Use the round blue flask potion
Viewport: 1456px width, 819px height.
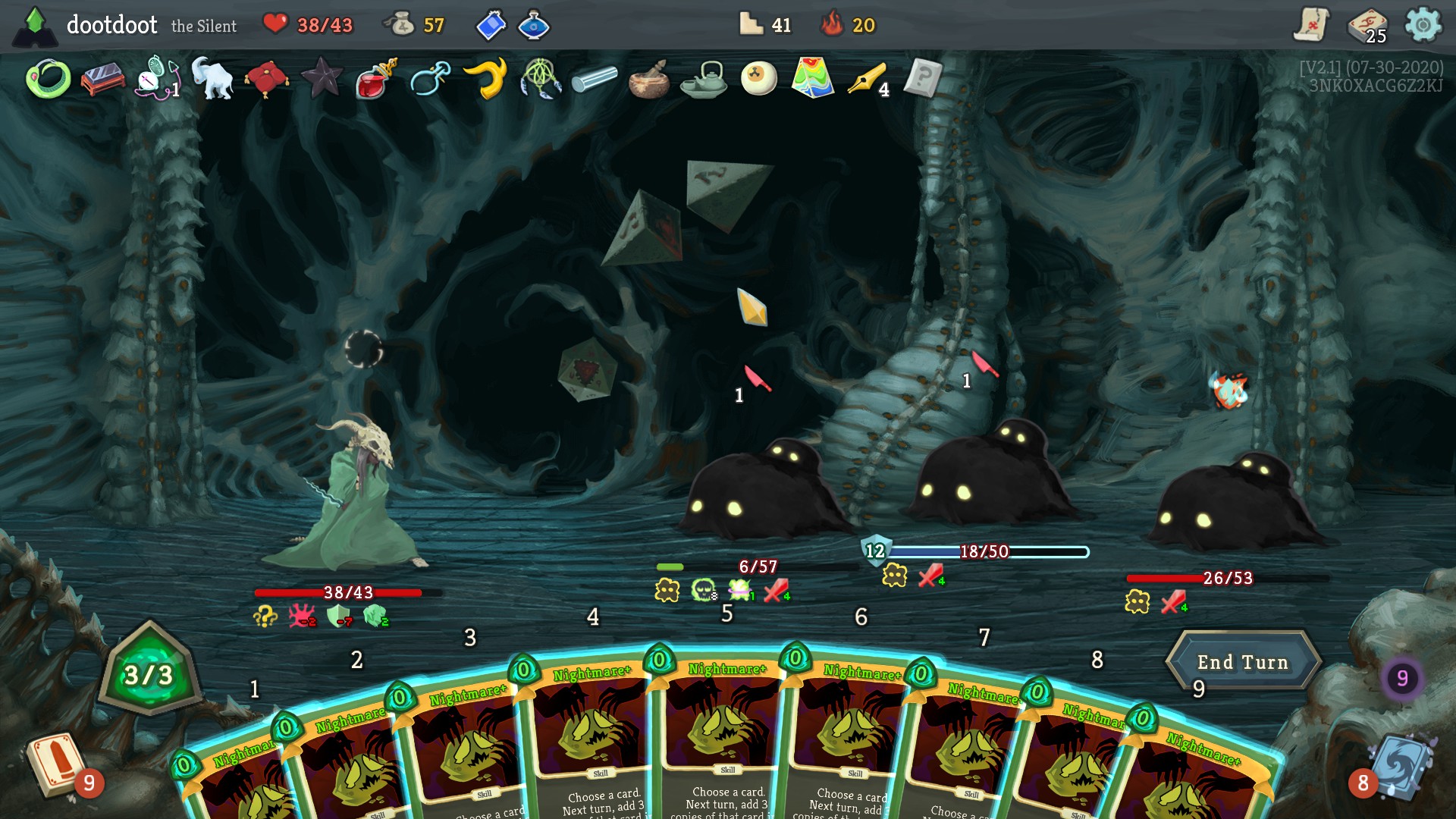(x=533, y=25)
